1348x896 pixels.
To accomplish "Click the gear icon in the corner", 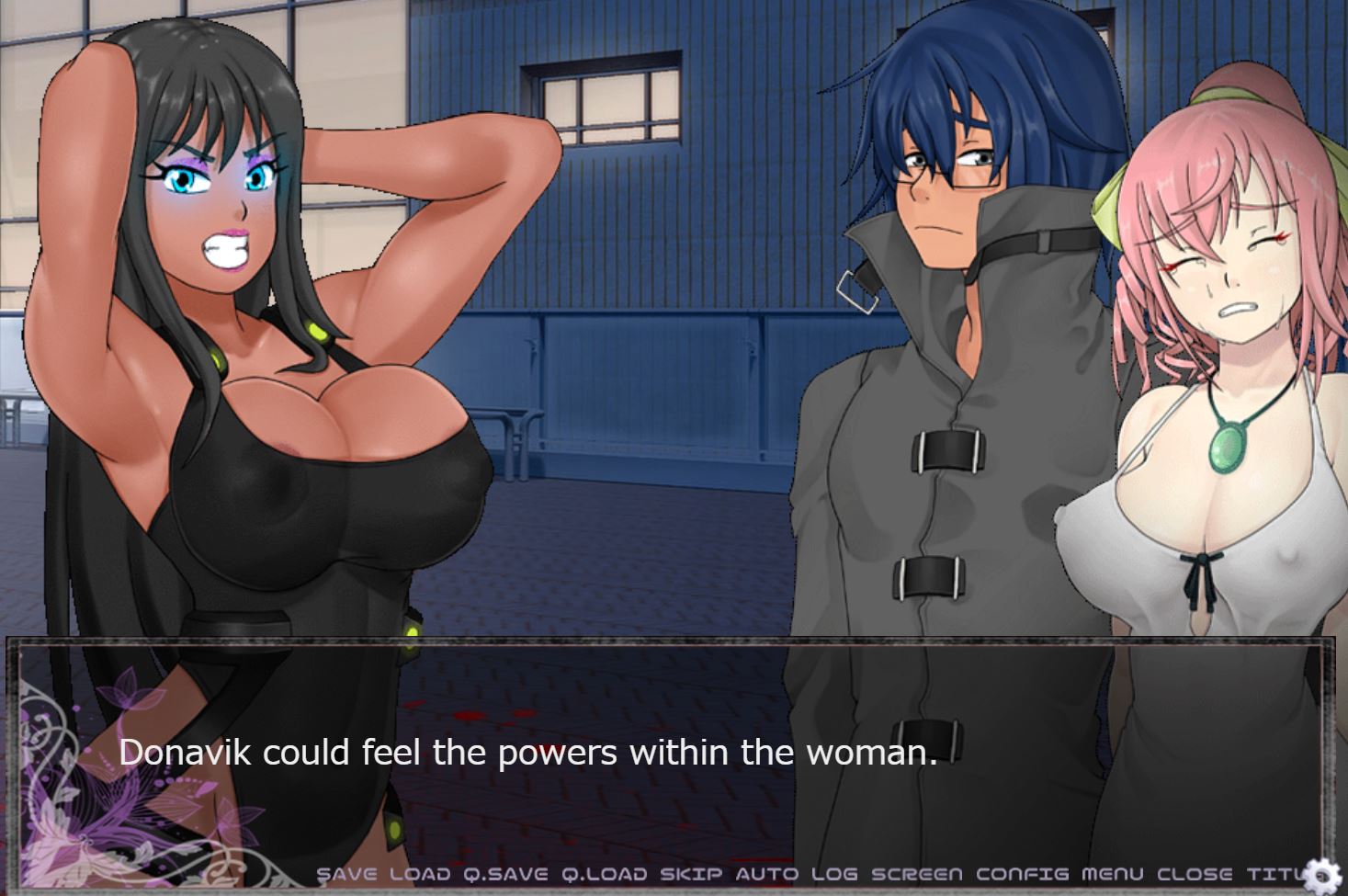I will (x=1324, y=875).
